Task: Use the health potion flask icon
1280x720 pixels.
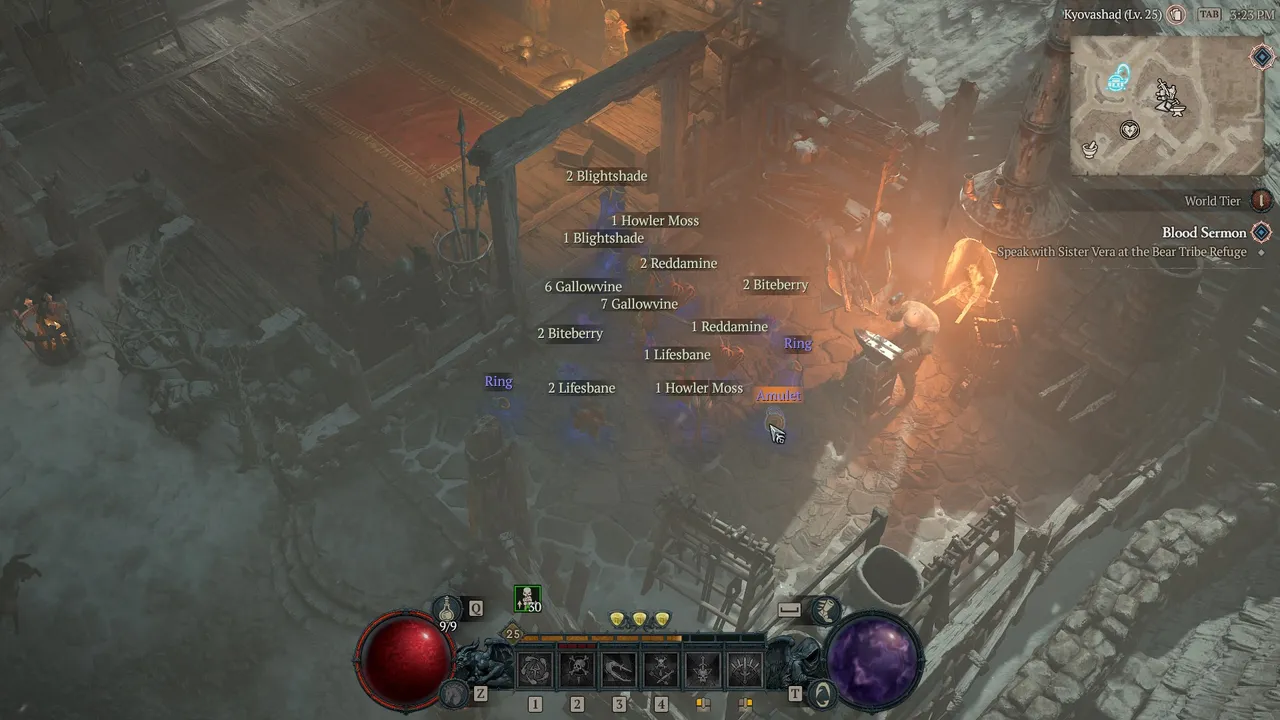Action: [447, 608]
